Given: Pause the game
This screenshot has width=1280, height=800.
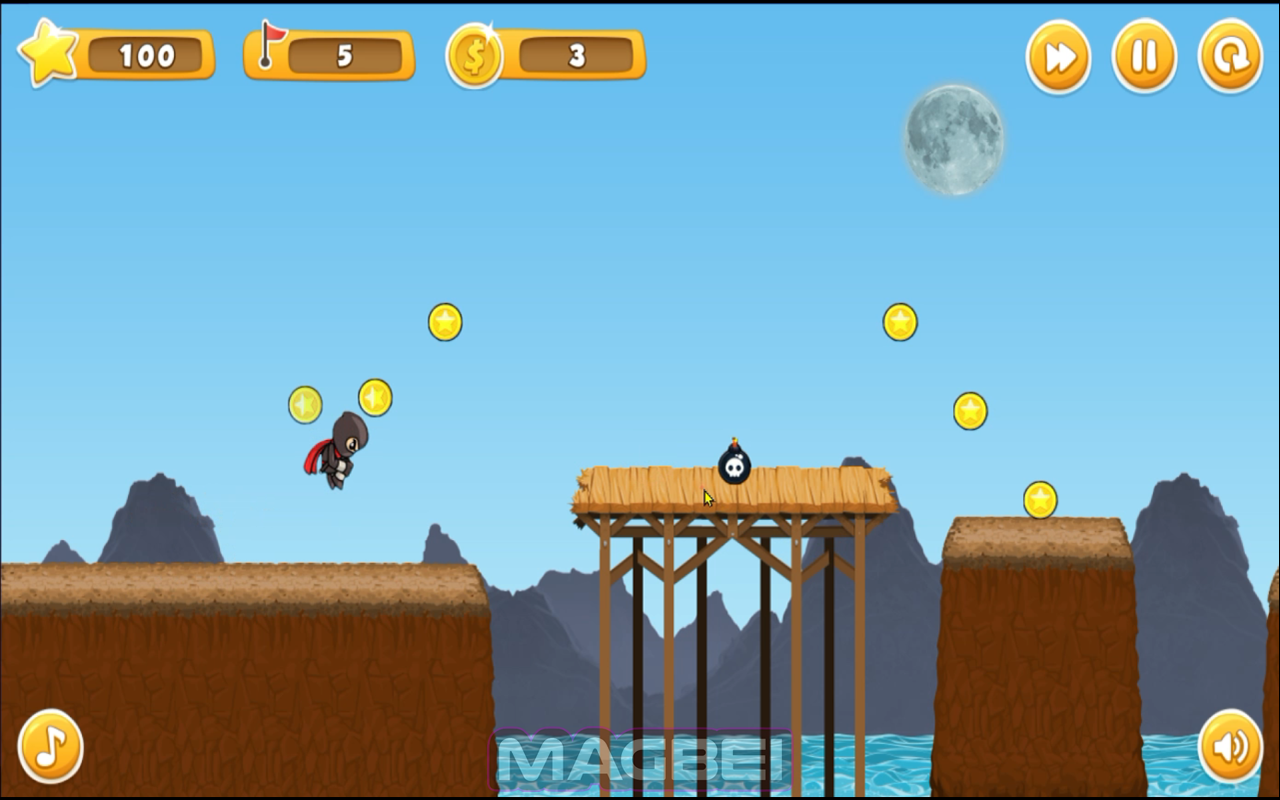Looking at the screenshot, I should (1143, 57).
